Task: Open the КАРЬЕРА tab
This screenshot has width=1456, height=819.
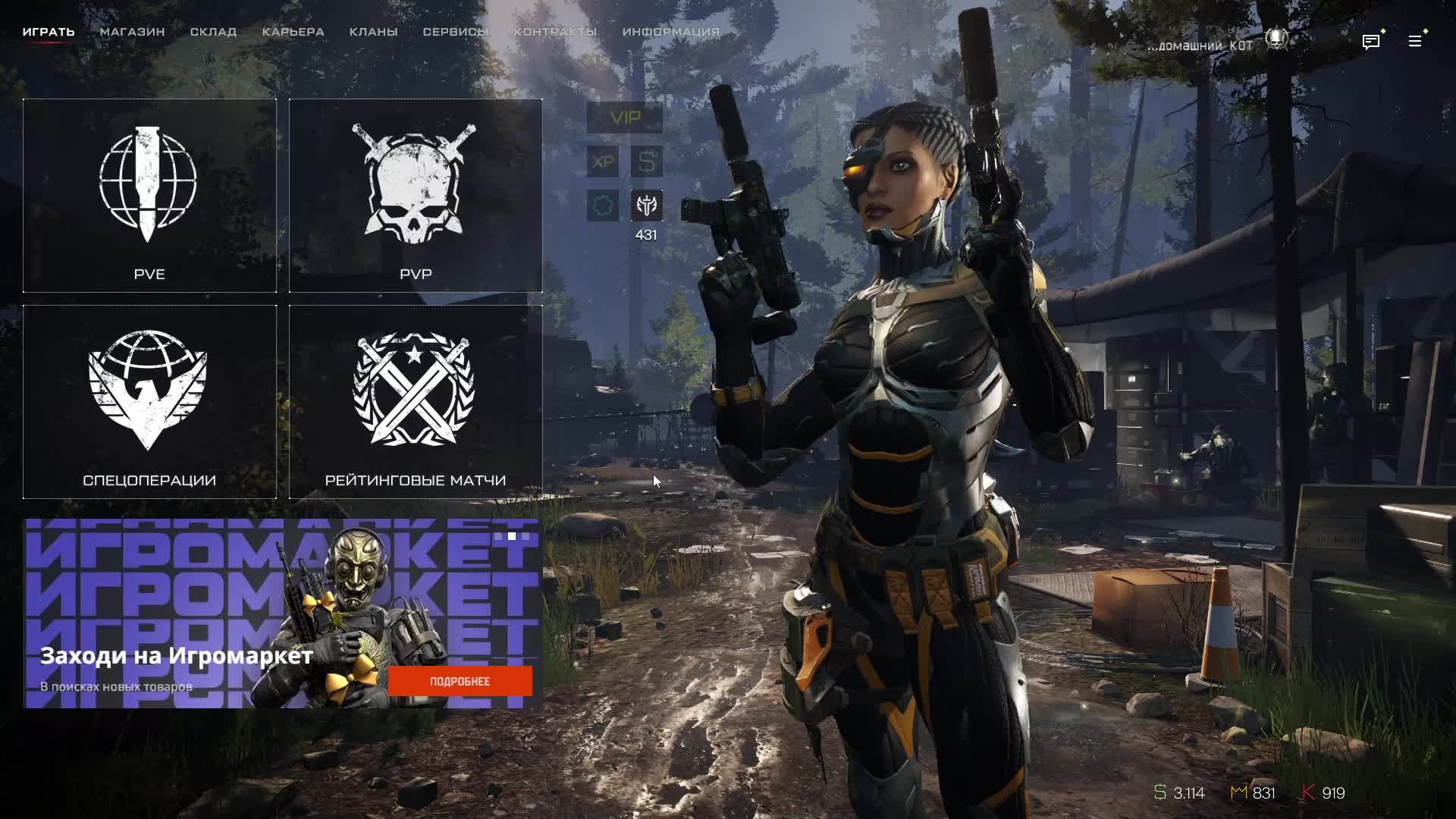Action: tap(293, 32)
